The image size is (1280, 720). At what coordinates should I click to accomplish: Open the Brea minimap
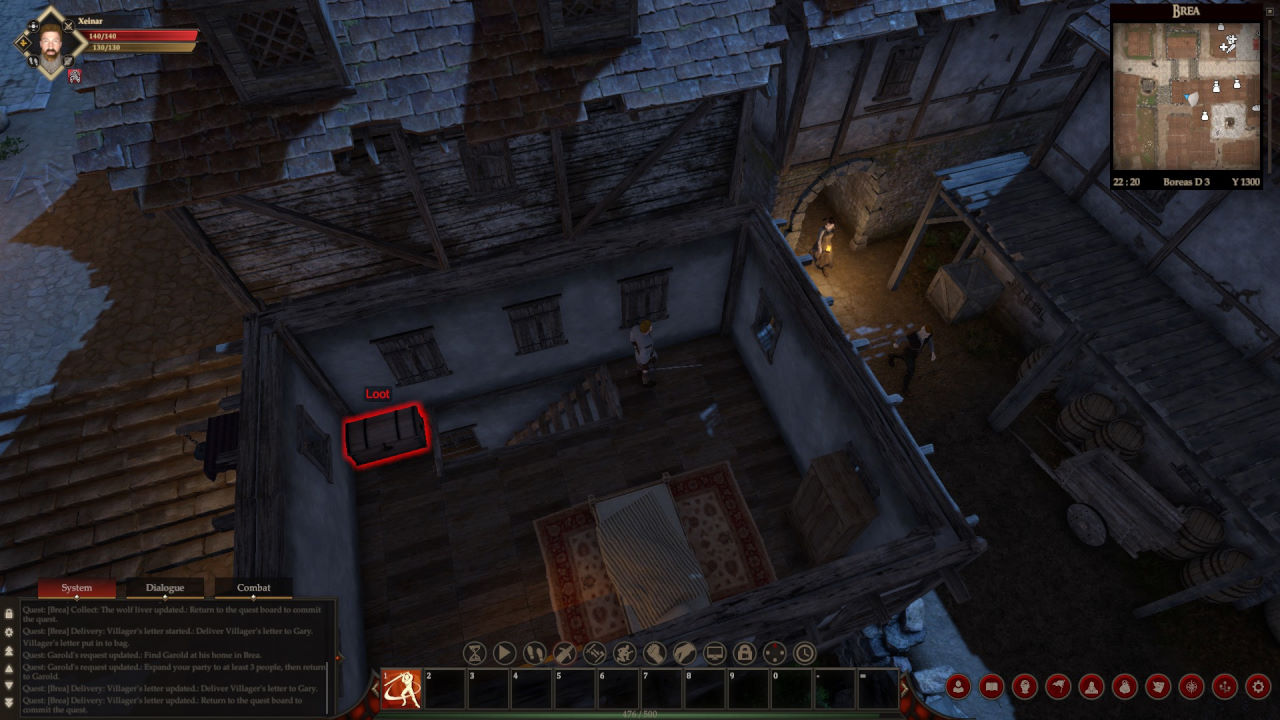point(1186,96)
